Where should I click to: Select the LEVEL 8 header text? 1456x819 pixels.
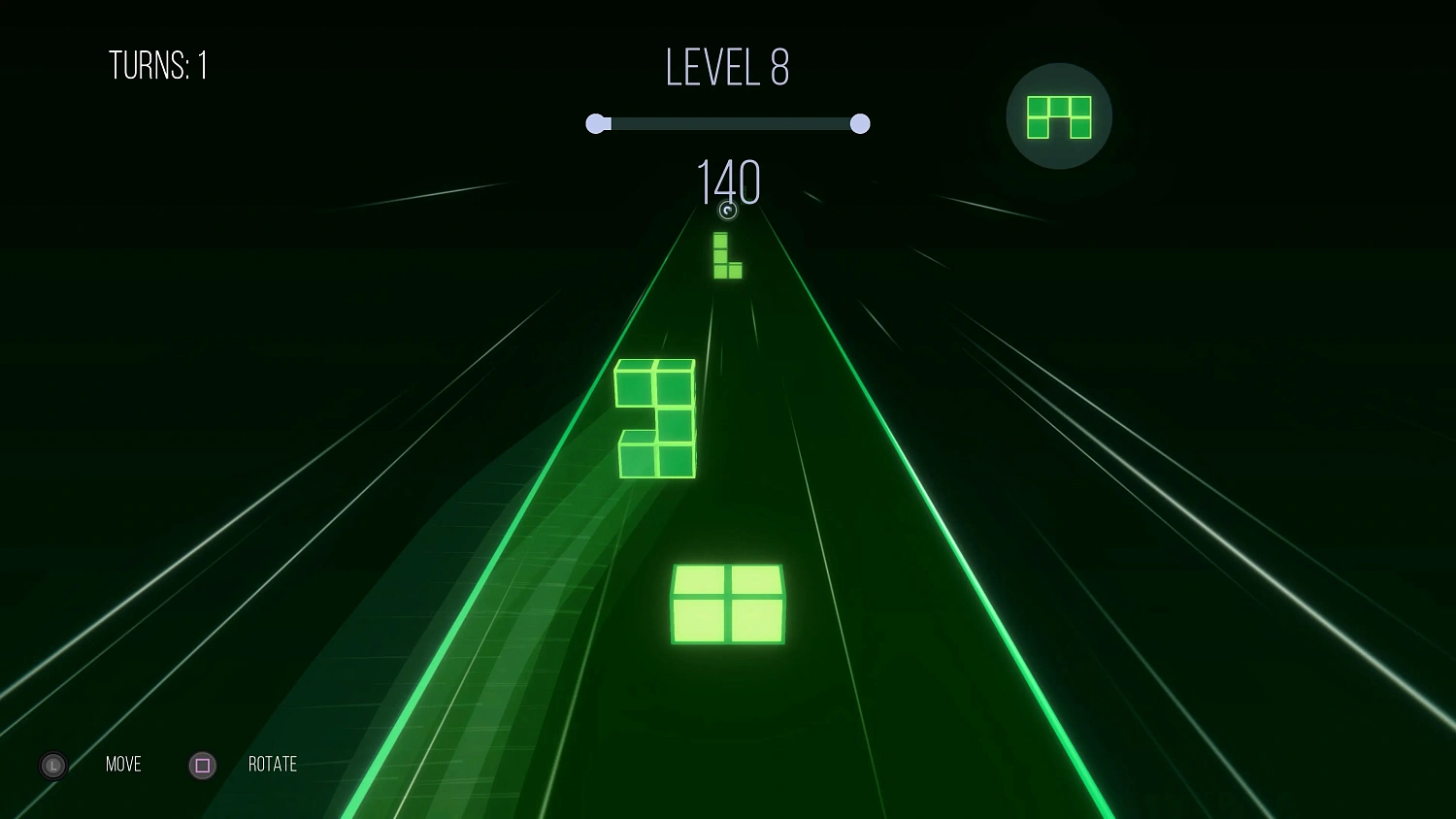726,68
